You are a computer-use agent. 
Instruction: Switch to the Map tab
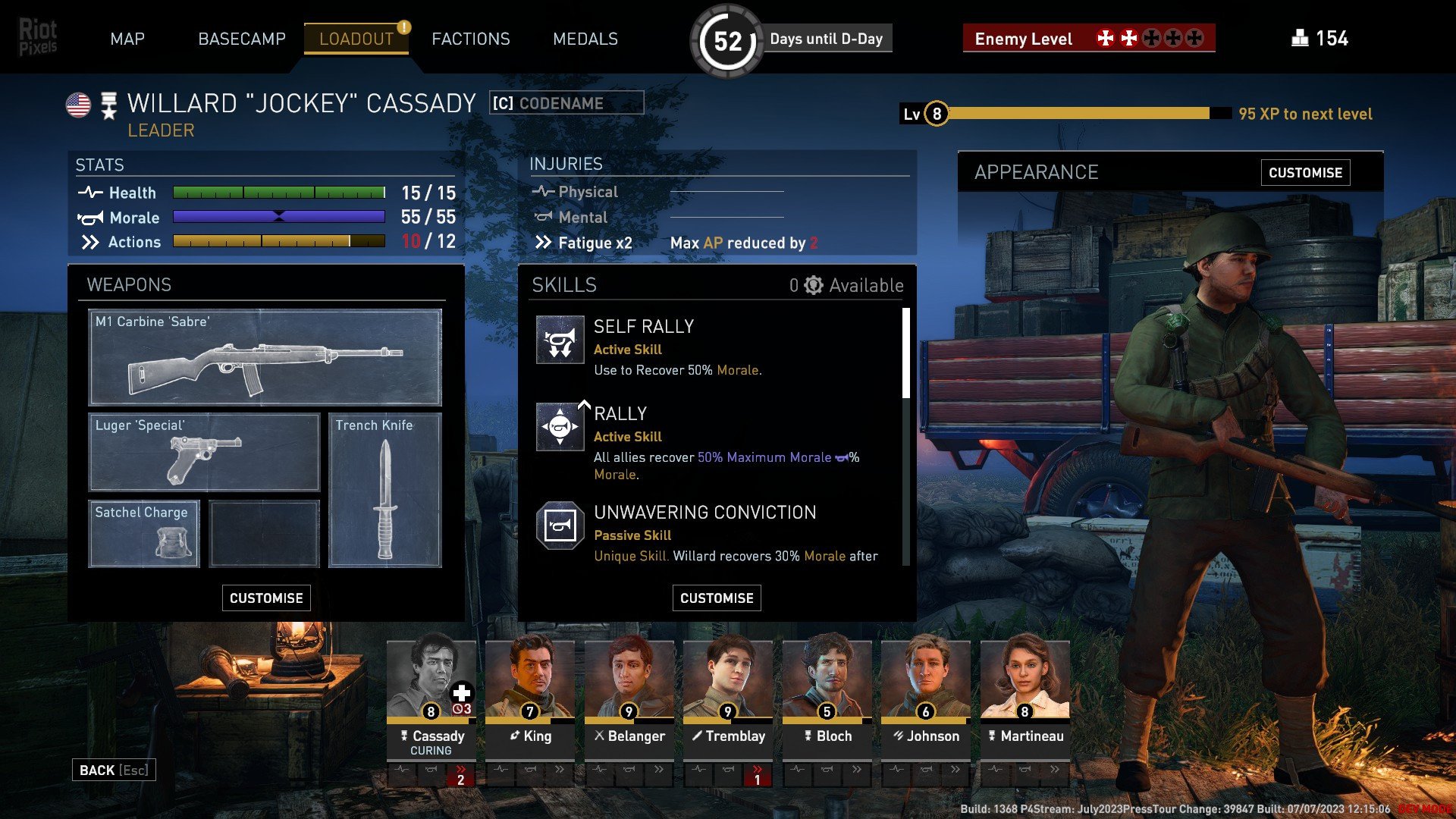[127, 39]
